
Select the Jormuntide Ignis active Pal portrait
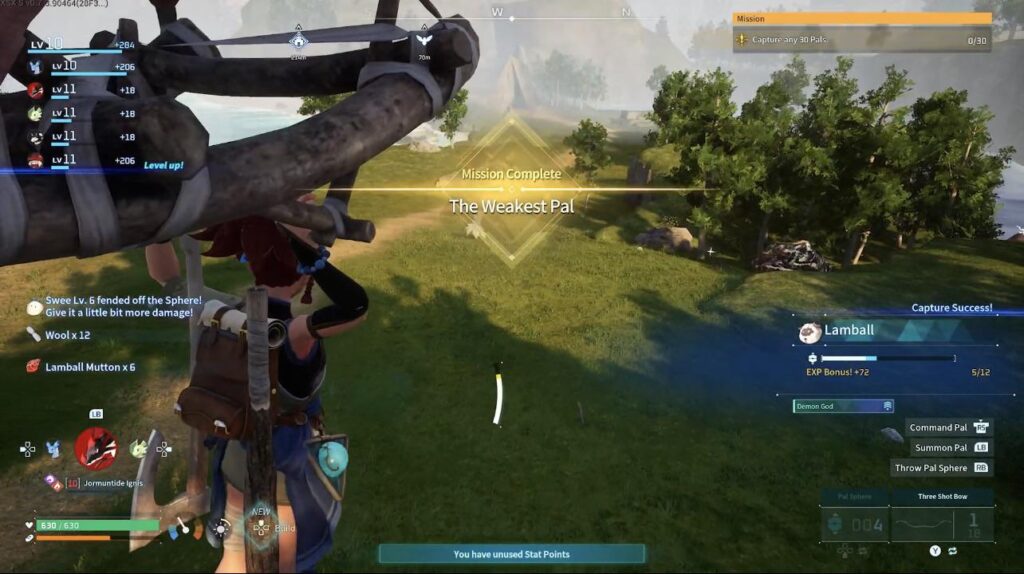click(96, 448)
